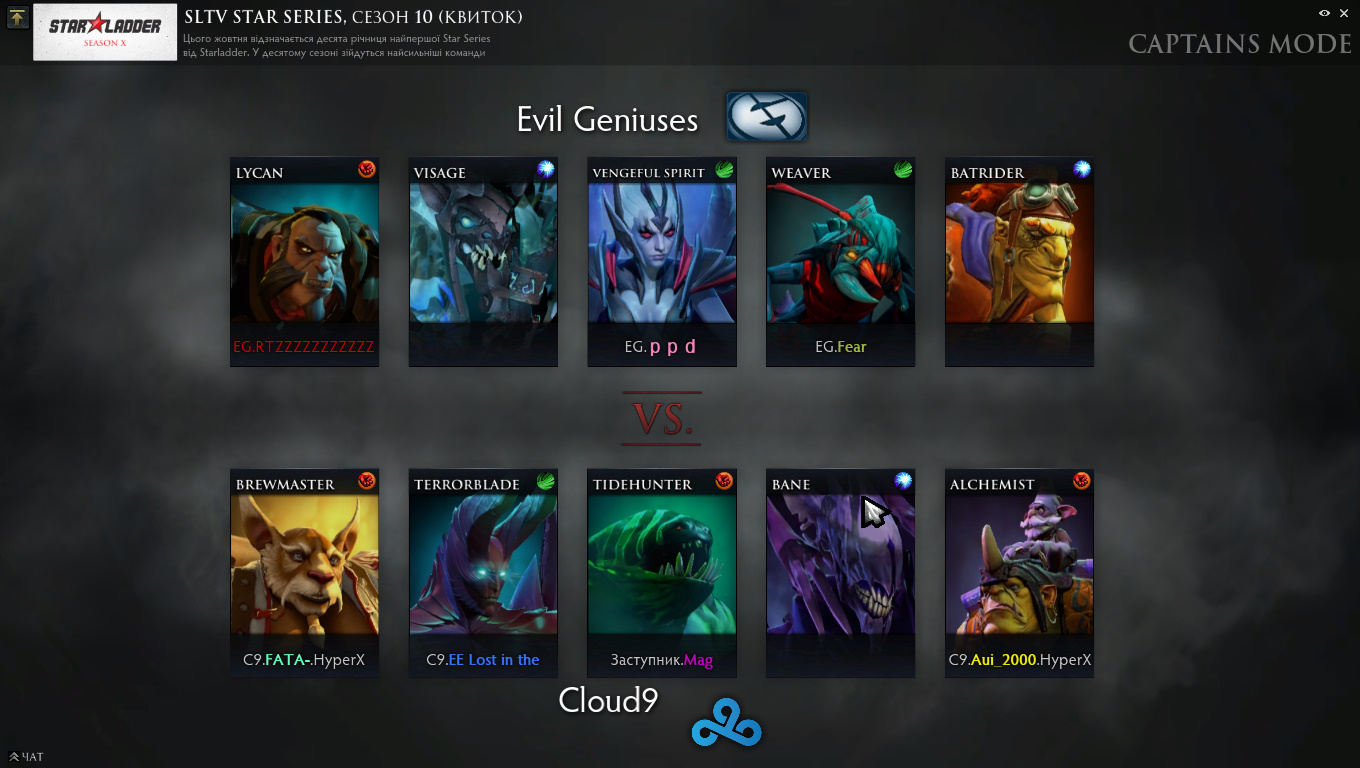This screenshot has height=768, width=1360.
Task: Click the Tidehunter hero card
Action: pos(662,573)
